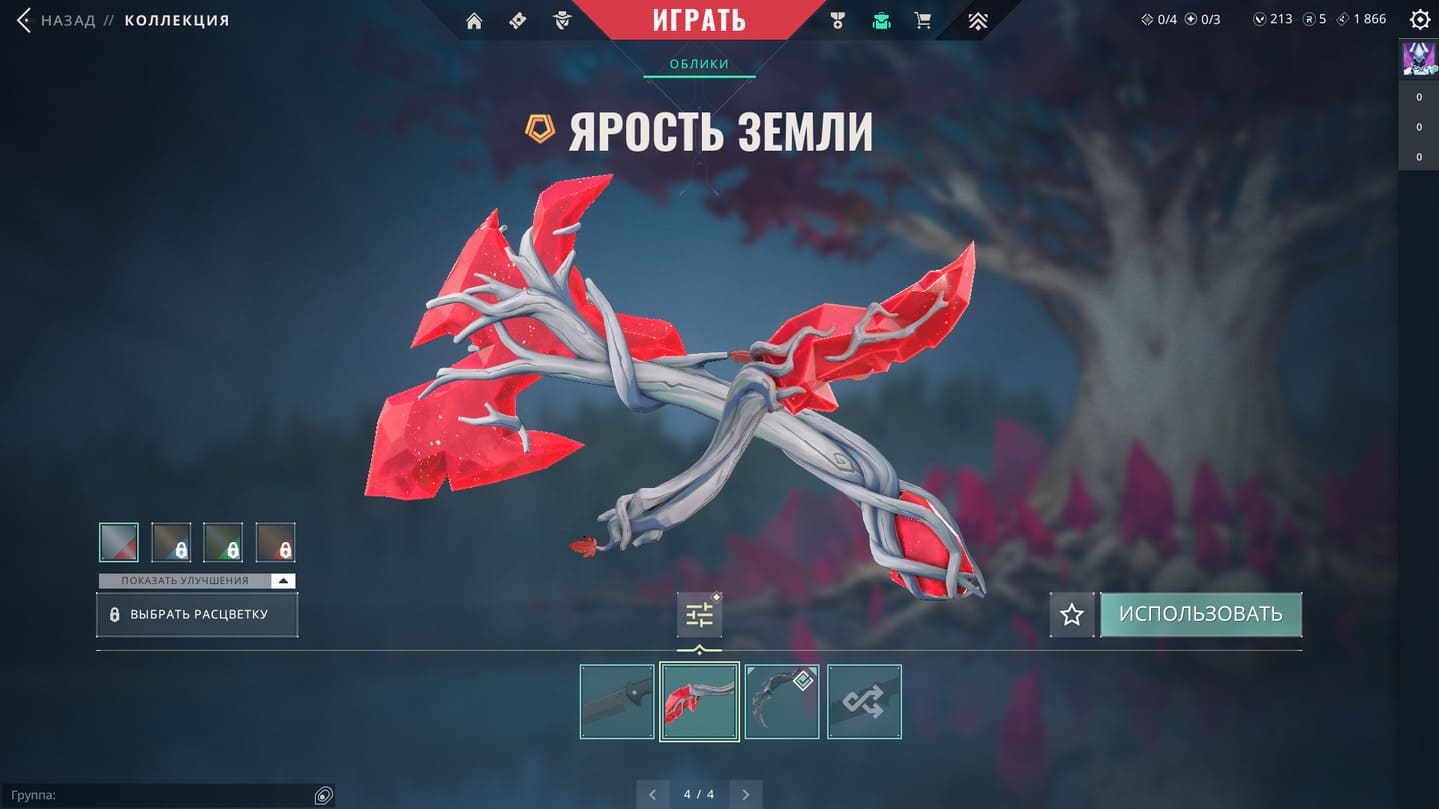1439x809 pixels.
Task: Open the battle pass ticket icon
Action: 518,21
